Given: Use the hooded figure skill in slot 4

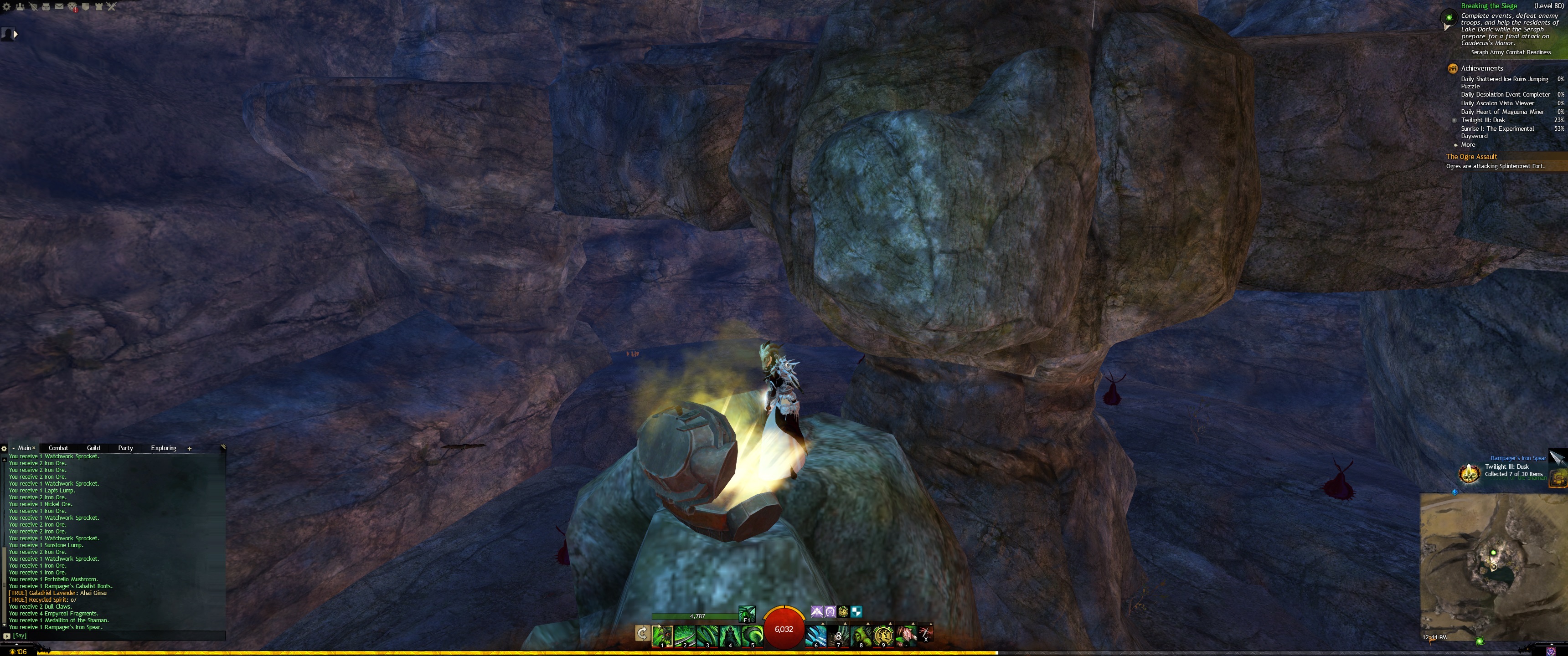Looking at the screenshot, I should (730, 635).
